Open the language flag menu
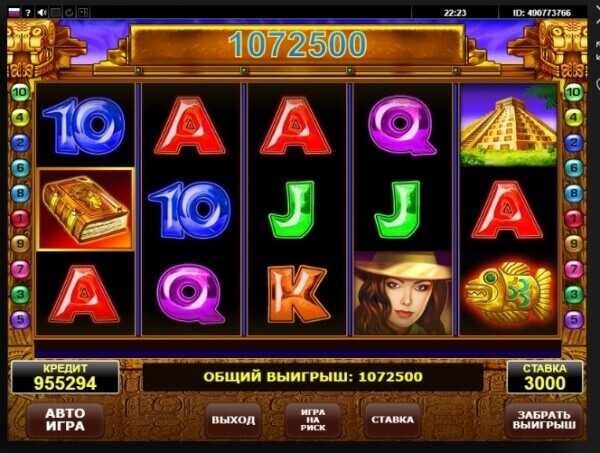Image resolution: width=600 pixels, height=453 pixels. point(14,12)
